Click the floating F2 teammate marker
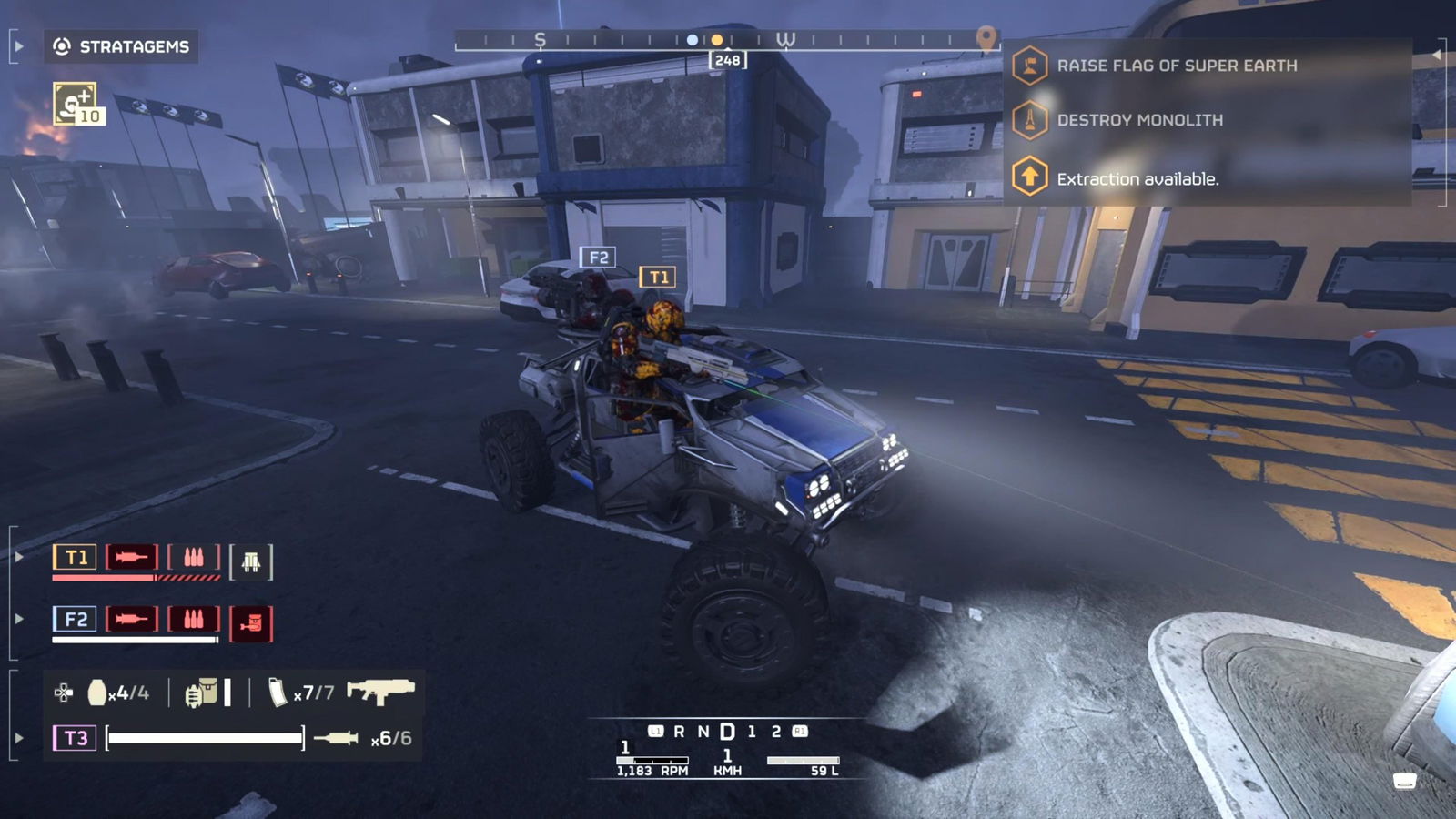Screen dimensions: 1456x819 click(598, 258)
